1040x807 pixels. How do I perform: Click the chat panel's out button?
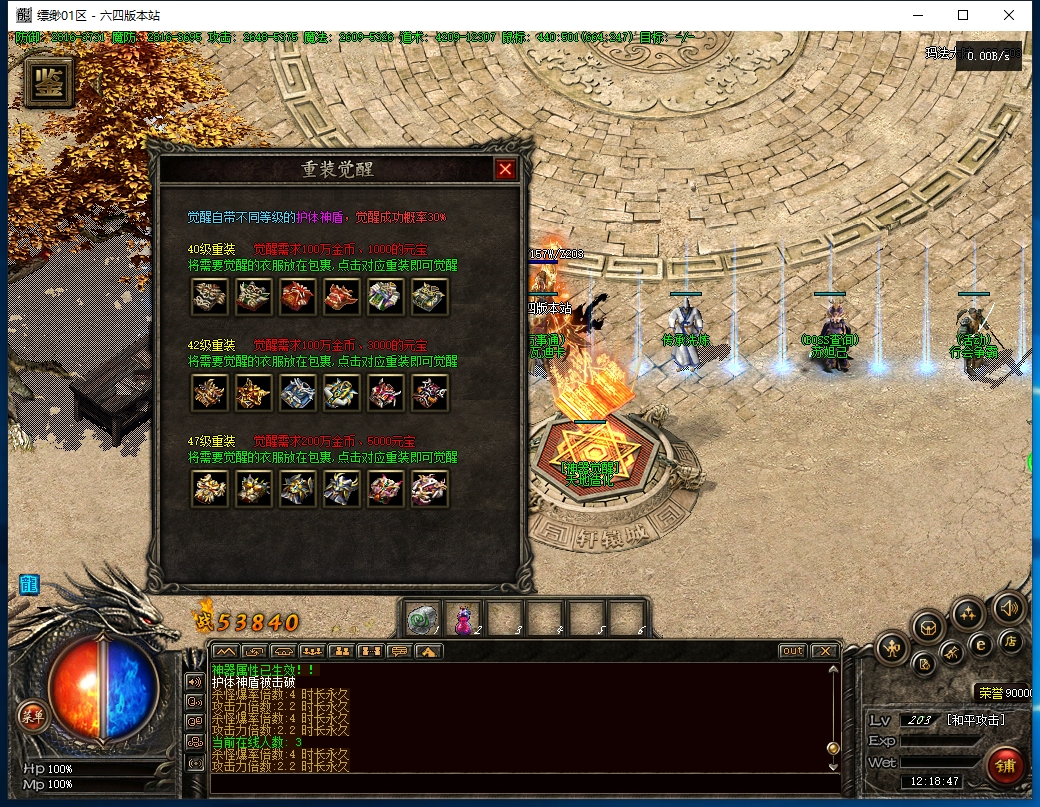(792, 651)
